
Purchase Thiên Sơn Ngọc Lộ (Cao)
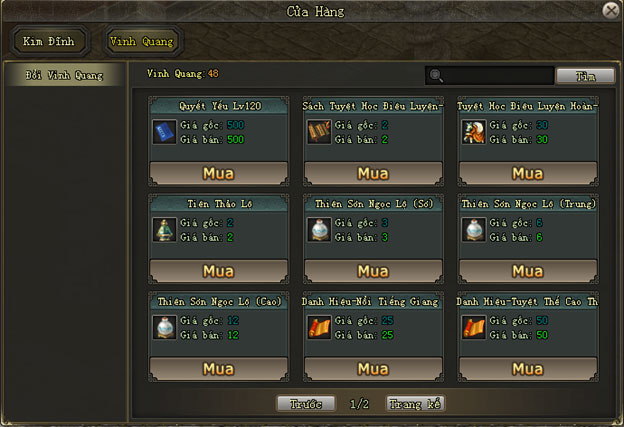click(x=217, y=369)
